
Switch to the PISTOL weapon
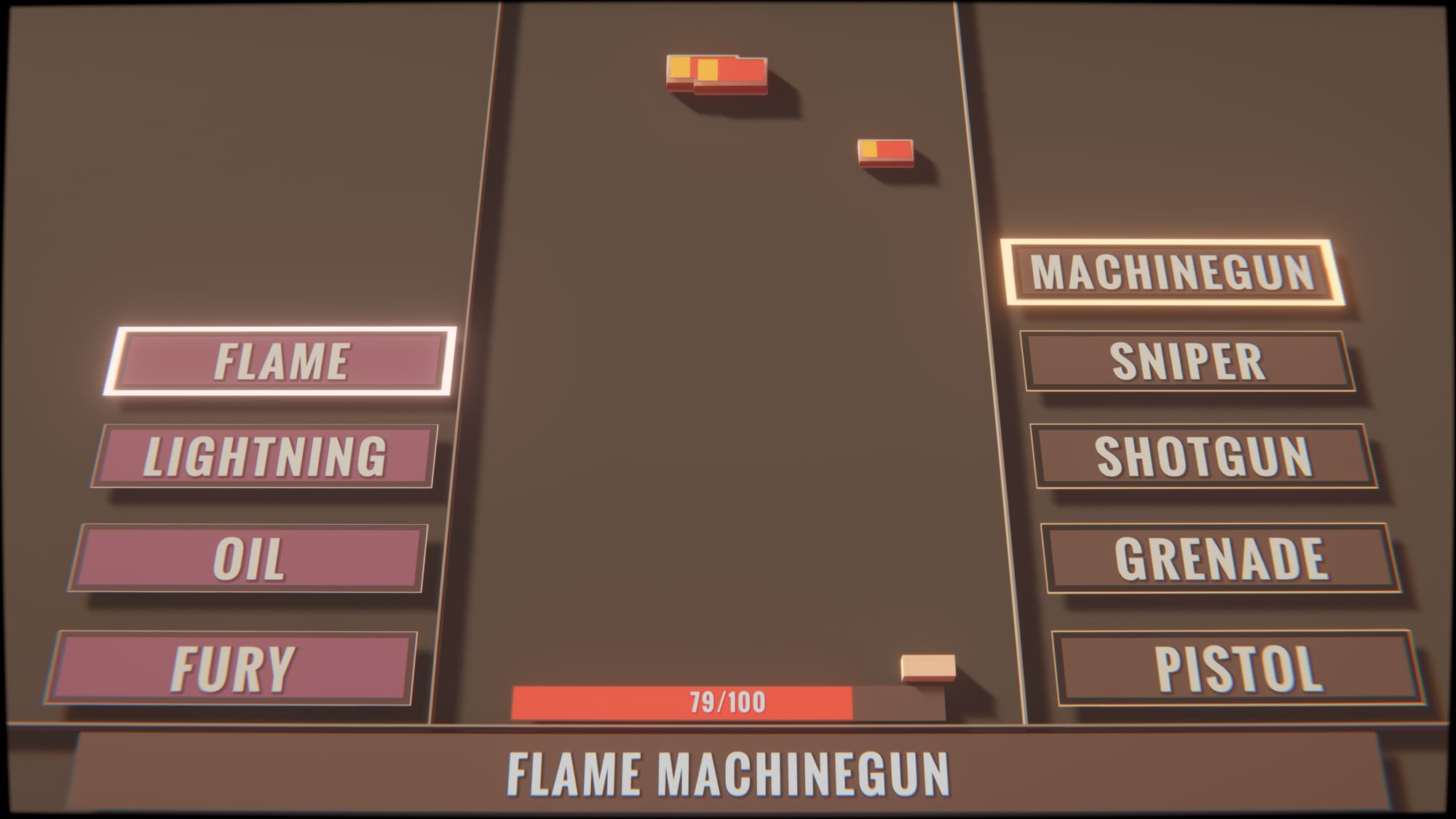(1238, 668)
